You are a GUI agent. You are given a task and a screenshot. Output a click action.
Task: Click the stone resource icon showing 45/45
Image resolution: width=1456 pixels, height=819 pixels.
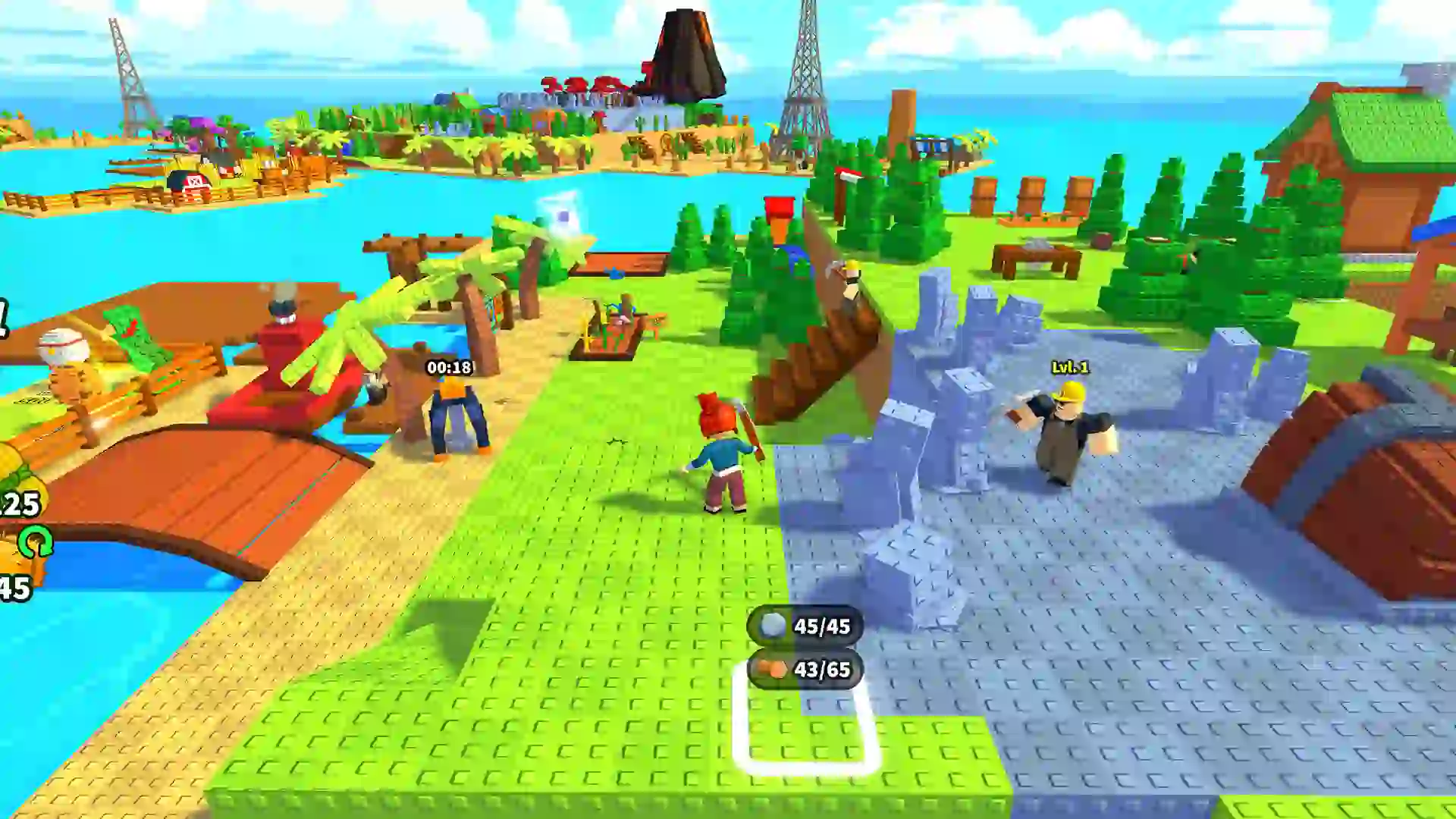click(x=772, y=625)
